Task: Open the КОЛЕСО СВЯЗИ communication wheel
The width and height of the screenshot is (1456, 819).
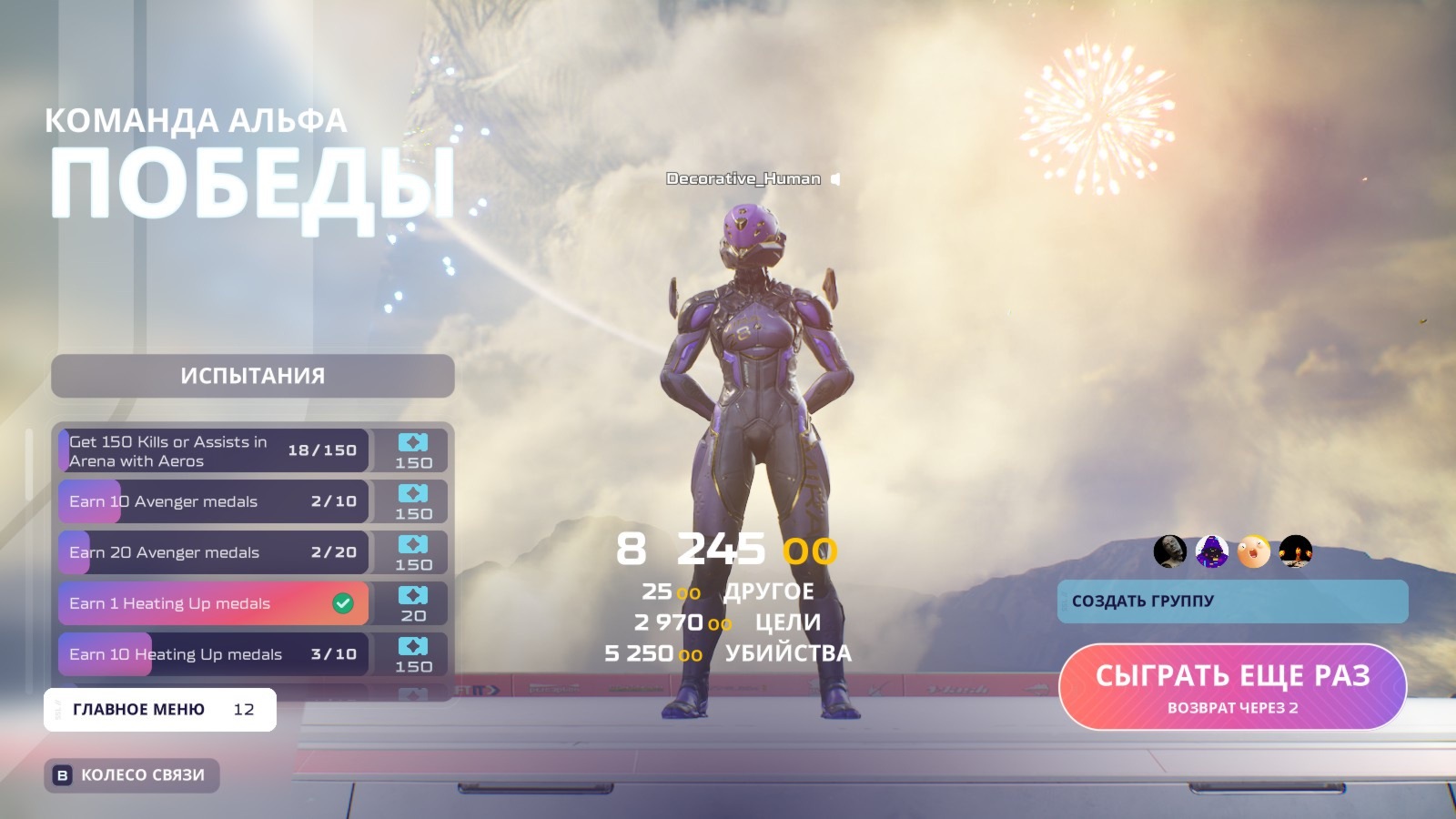Action: 132,775
